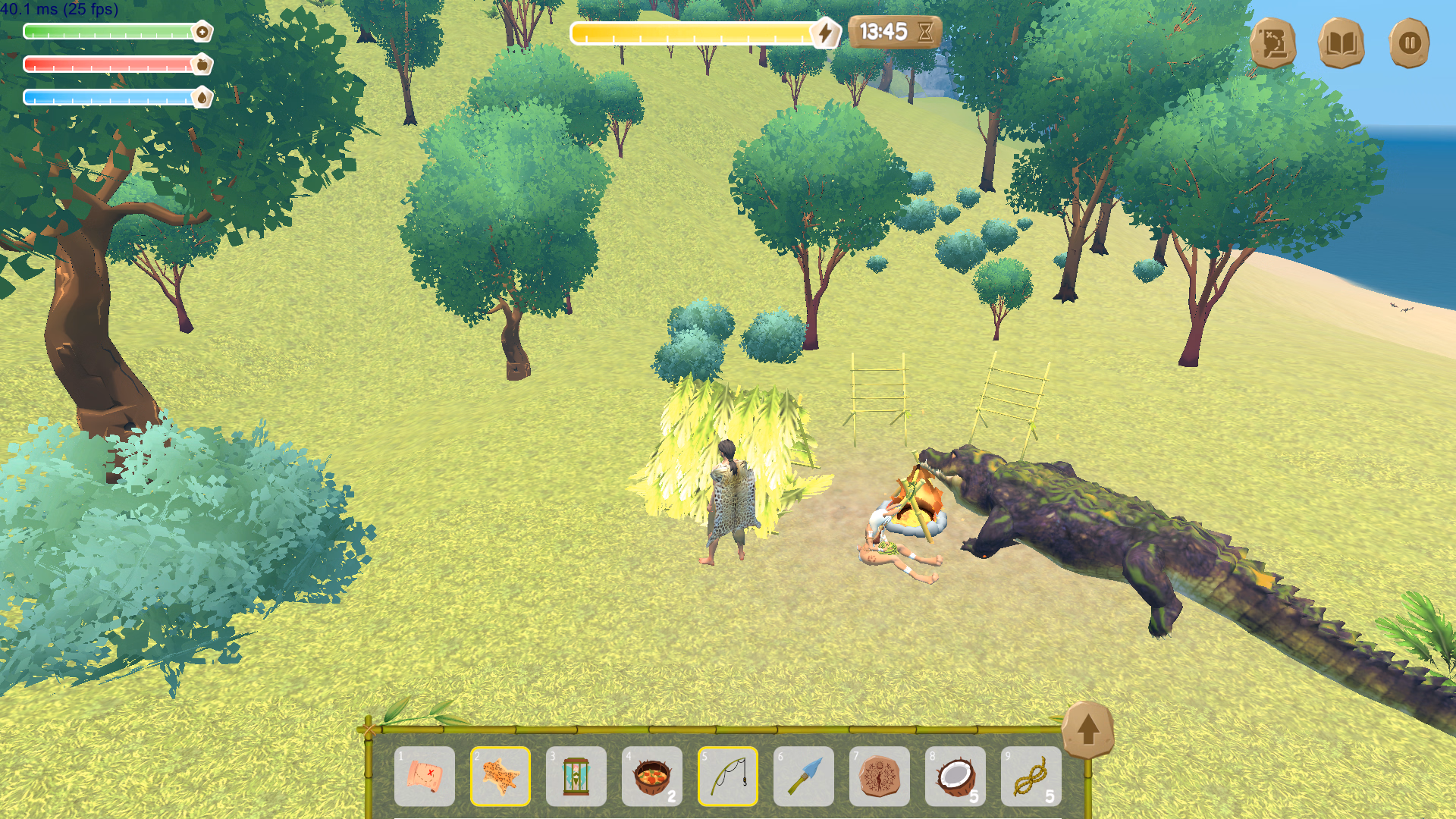Select the treasure map hotbar slot
The image size is (1456, 819).
tap(425, 776)
